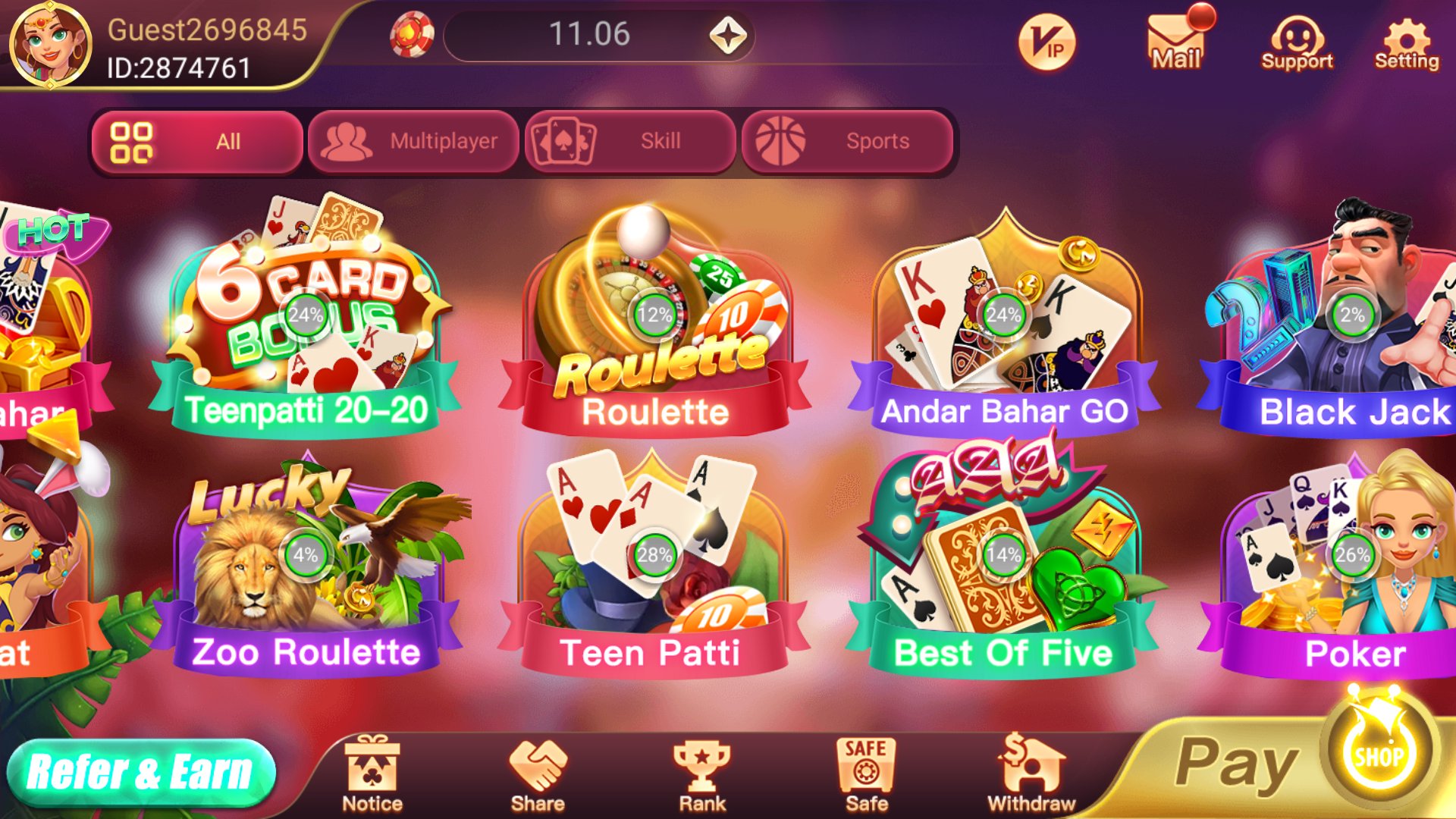Screen dimensions: 1456x819
Task: Switch to the Multiplayer games tab
Action: [x=413, y=140]
